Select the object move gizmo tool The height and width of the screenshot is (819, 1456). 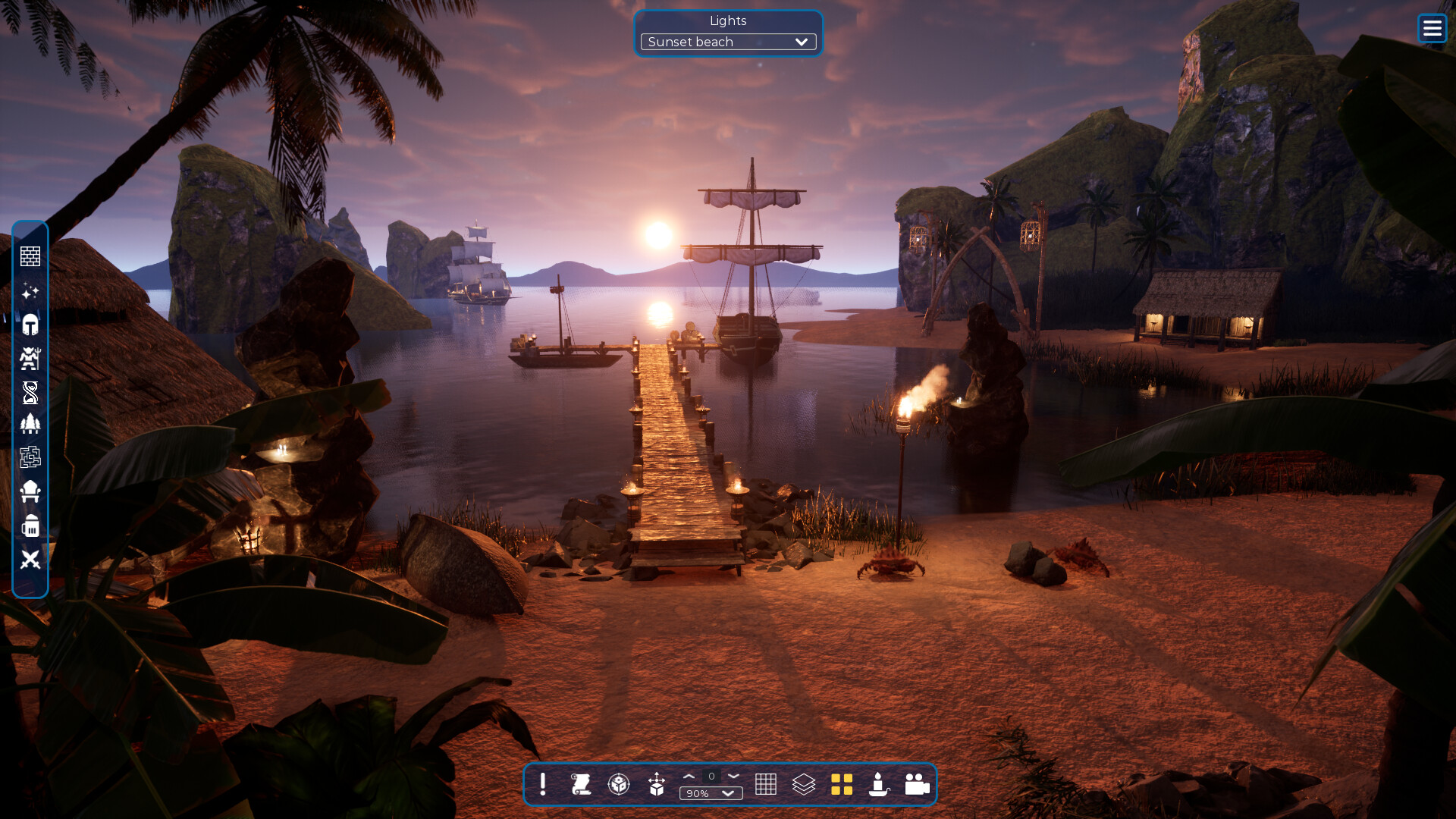click(x=658, y=785)
